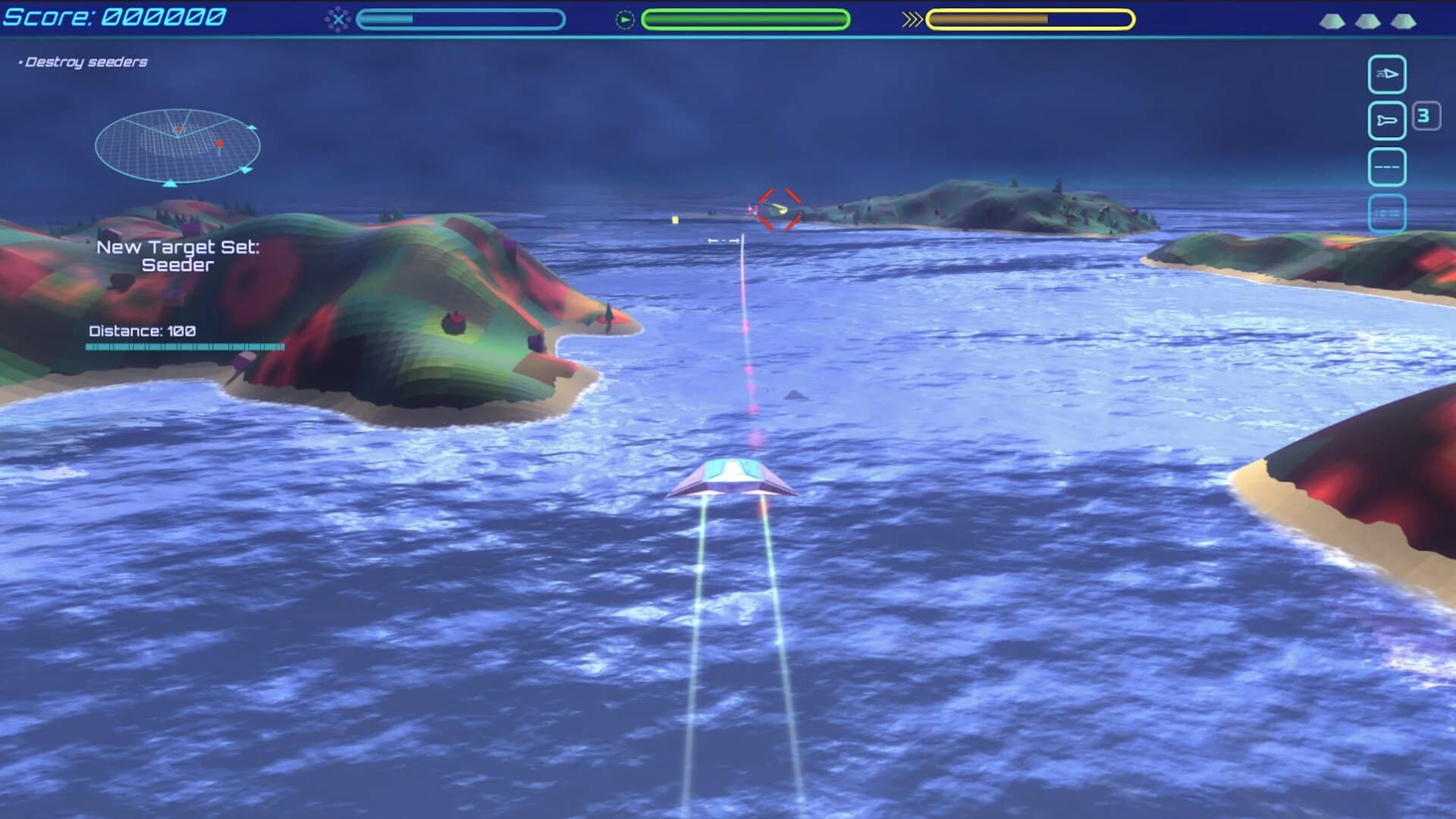Click the empty third weapon slot
The height and width of the screenshot is (819, 1456).
tap(1387, 167)
